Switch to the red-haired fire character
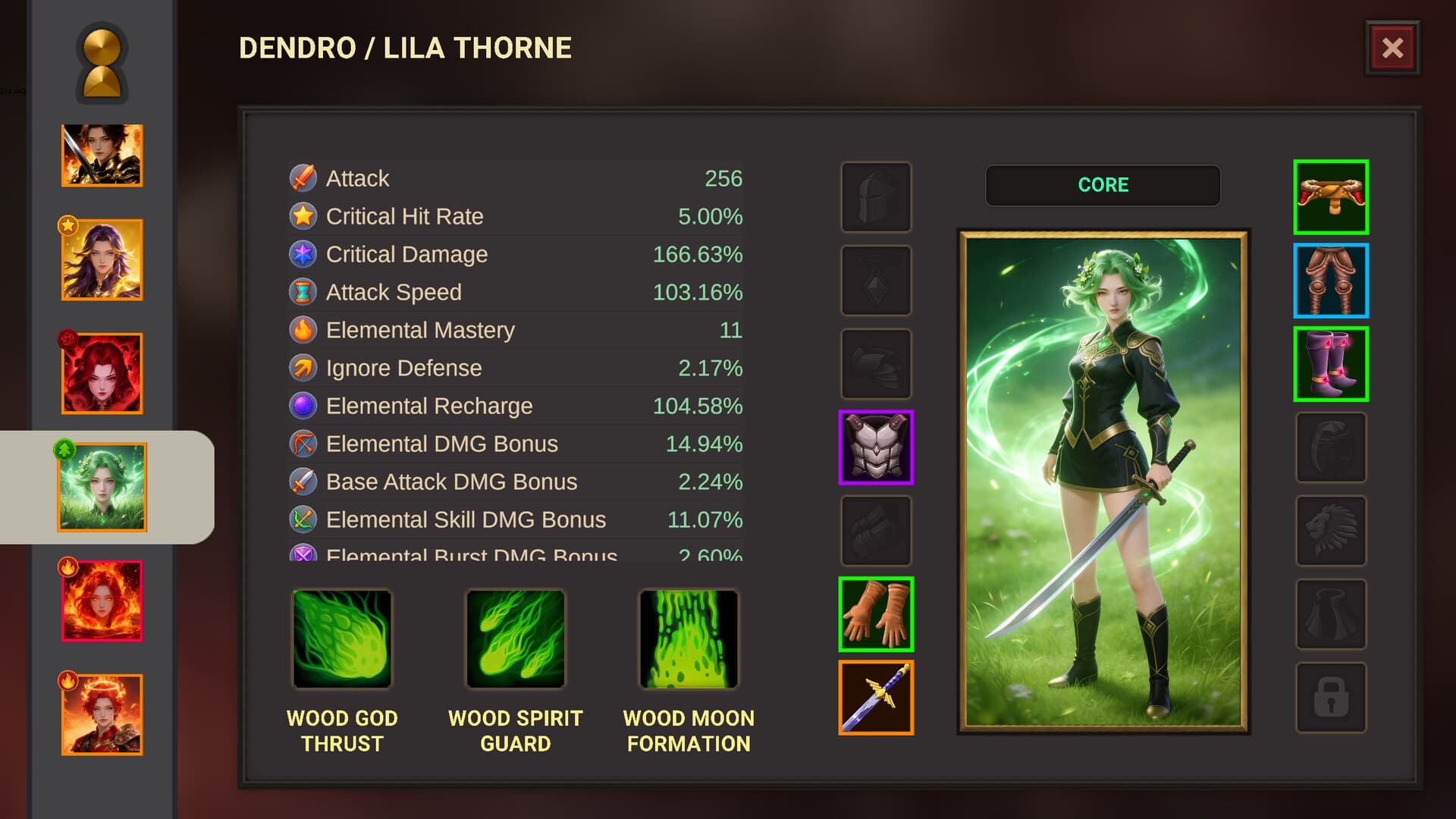Screen dimensions: 1456x819 tap(101, 599)
